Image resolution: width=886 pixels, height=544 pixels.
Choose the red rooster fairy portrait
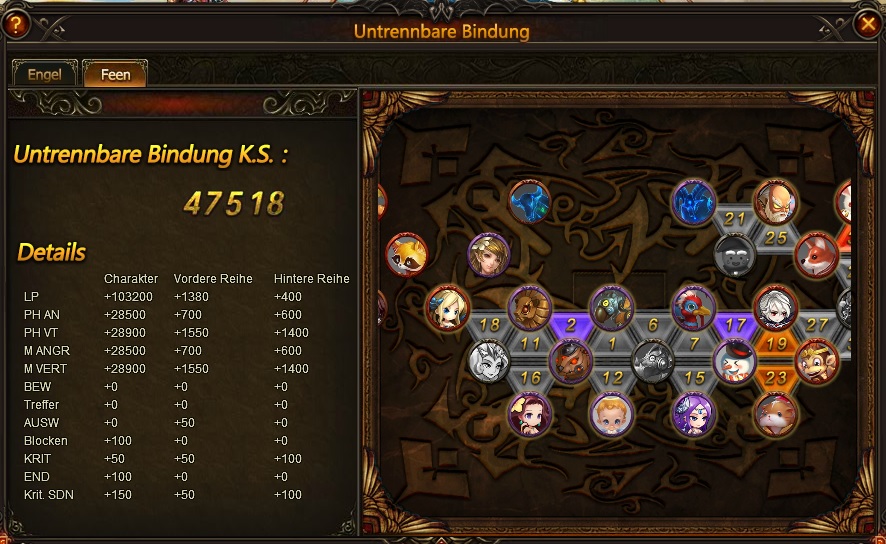coord(694,308)
